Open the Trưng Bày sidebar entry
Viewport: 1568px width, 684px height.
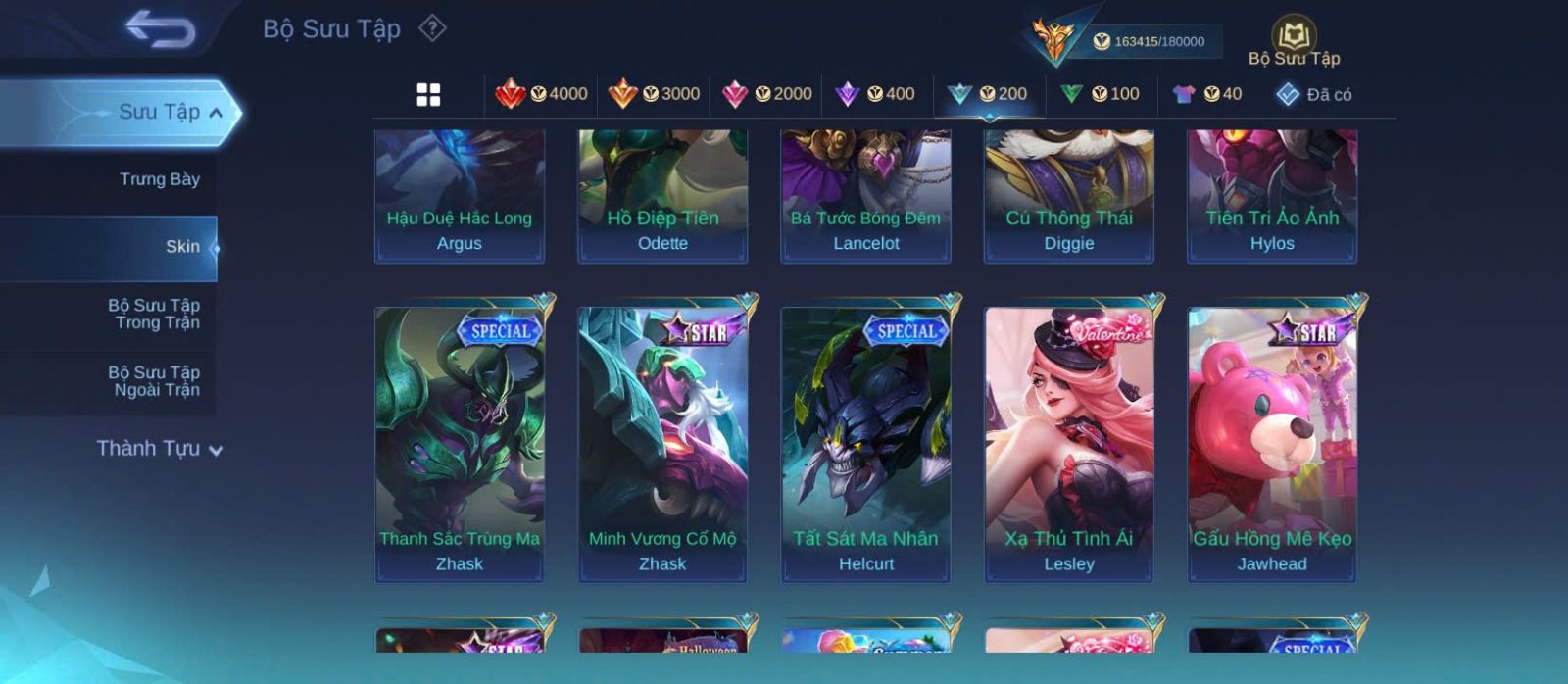(159, 179)
